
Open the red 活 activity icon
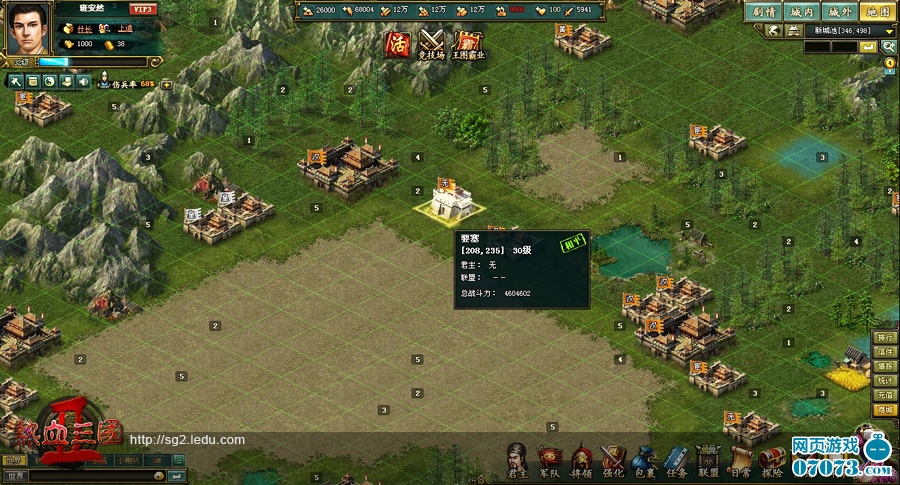[398, 45]
